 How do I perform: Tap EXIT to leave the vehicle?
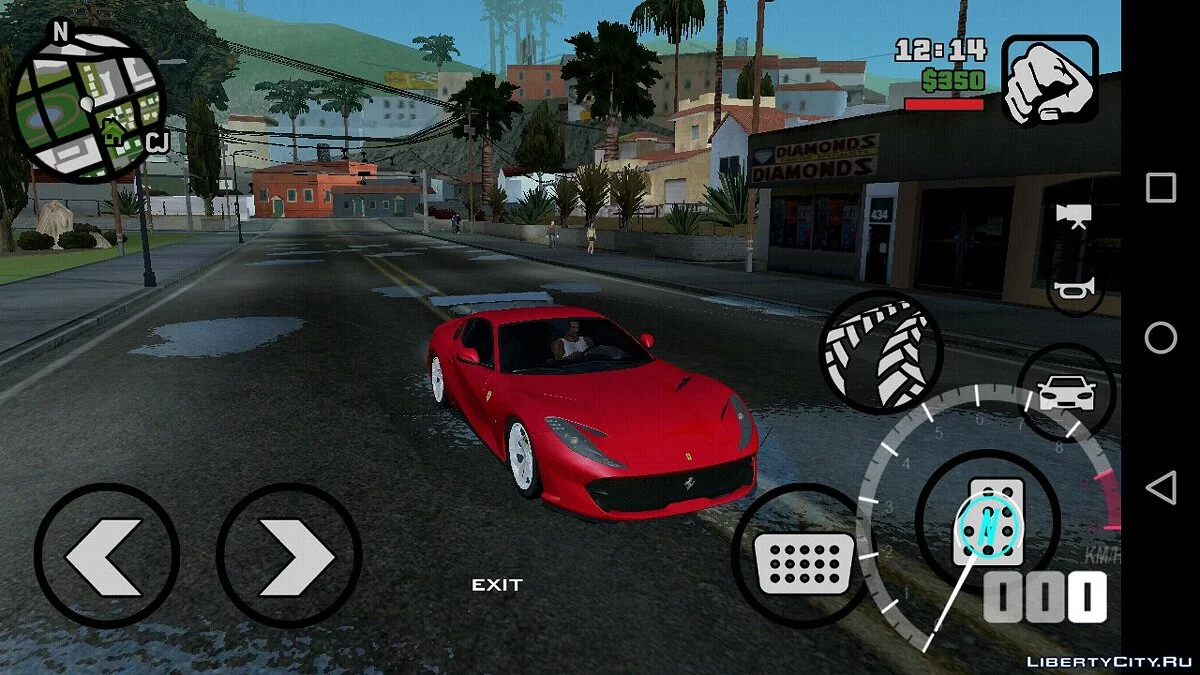click(497, 585)
